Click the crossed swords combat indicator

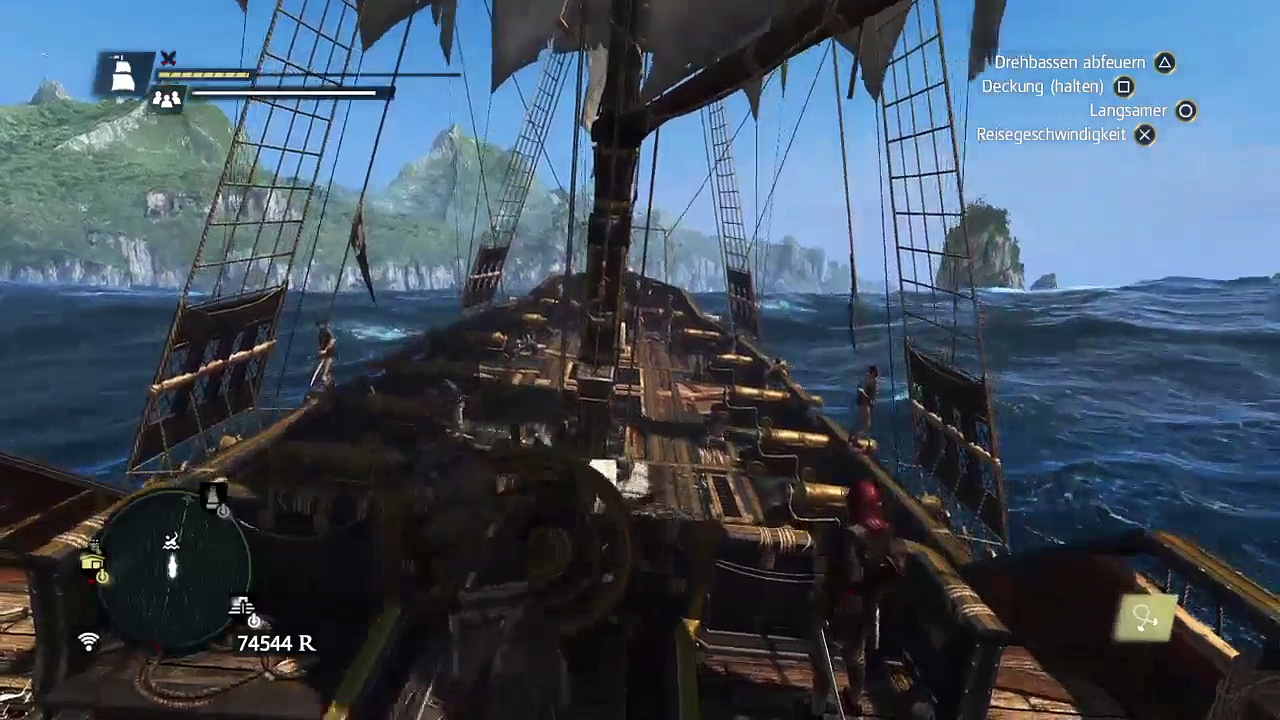point(168,59)
